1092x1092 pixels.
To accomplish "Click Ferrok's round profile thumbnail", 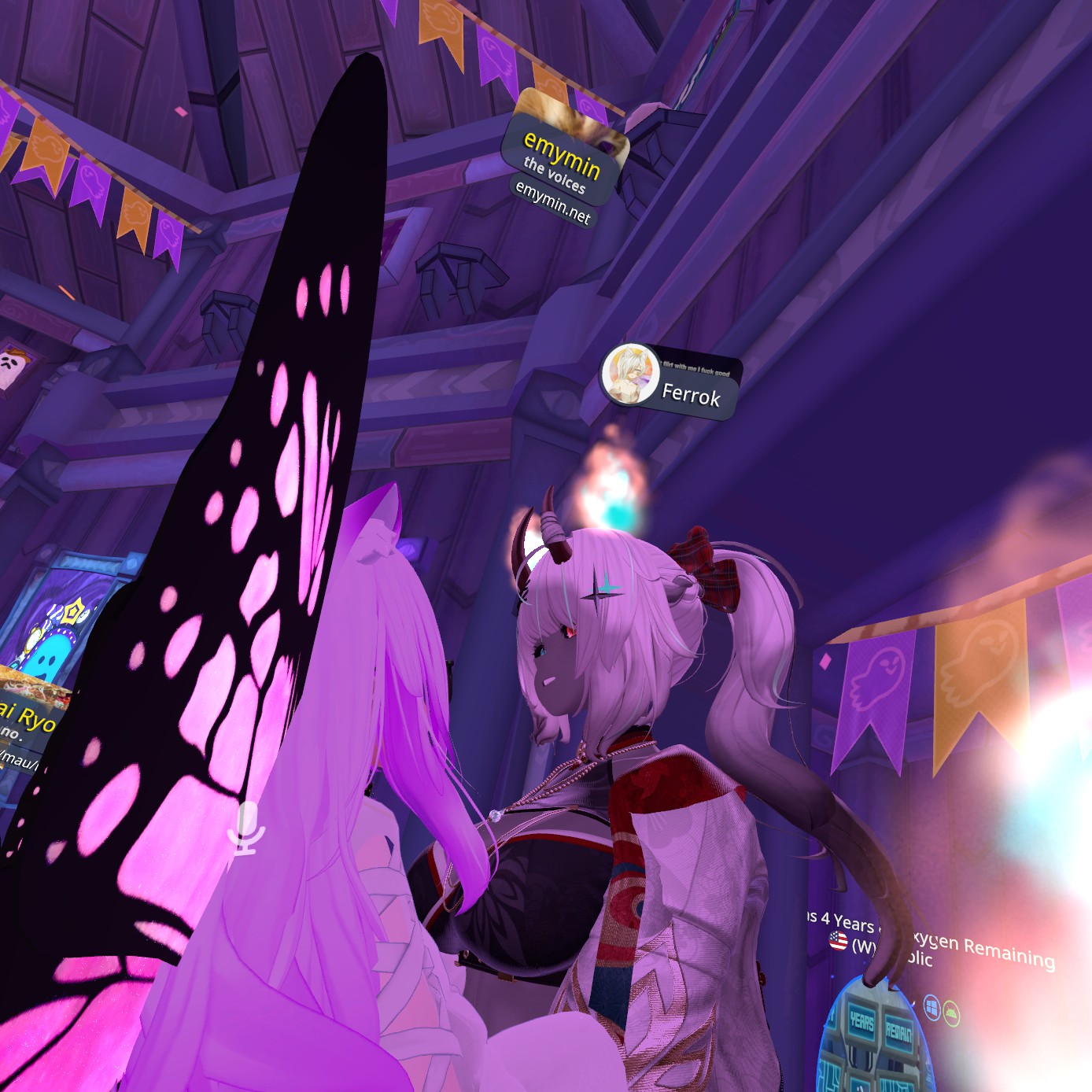I will click(x=629, y=374).
